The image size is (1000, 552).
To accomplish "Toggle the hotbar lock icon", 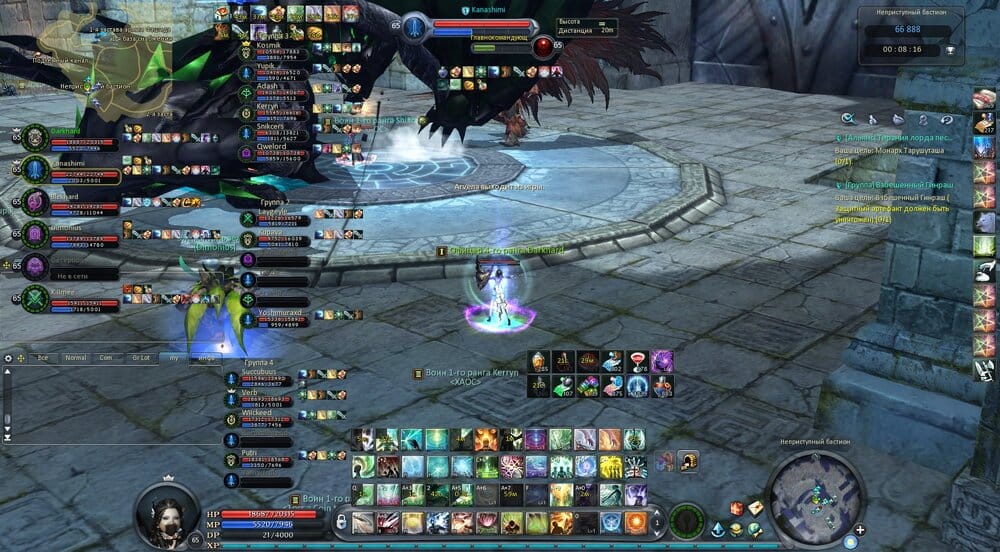I will click(341, 521).
